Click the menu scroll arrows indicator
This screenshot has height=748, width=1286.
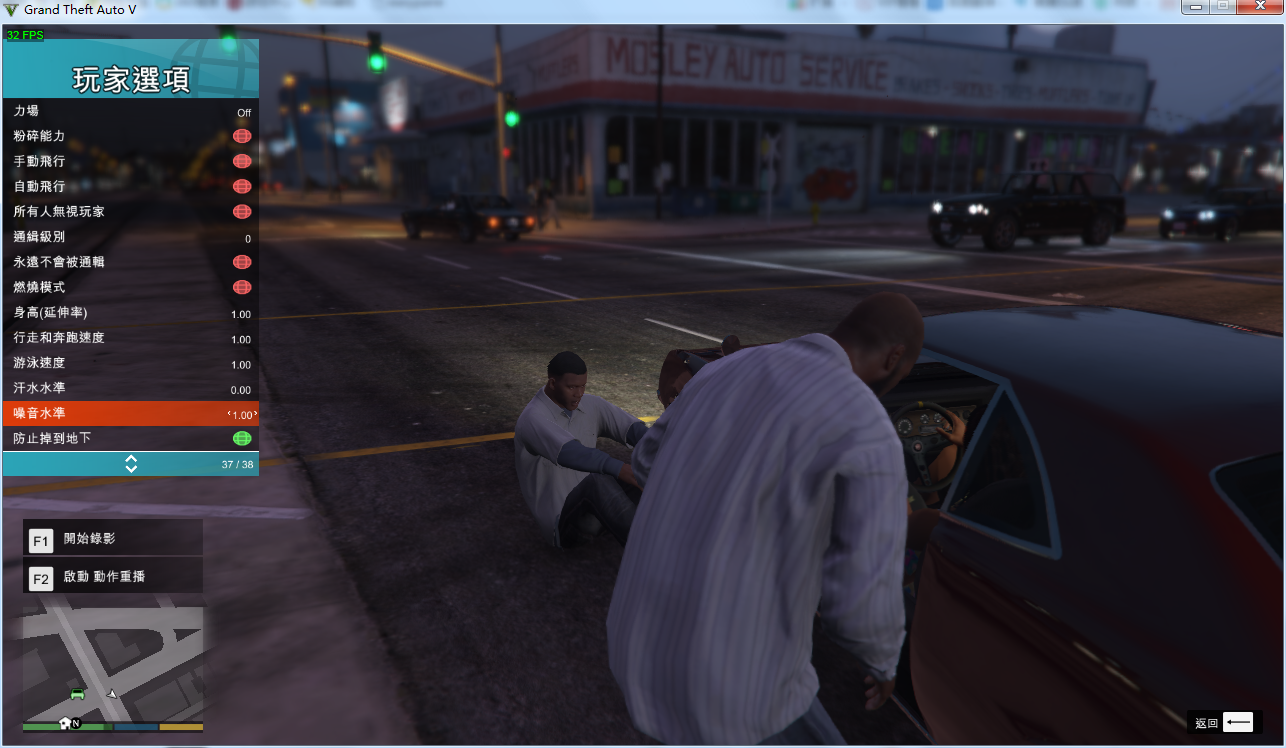[131, 464]
